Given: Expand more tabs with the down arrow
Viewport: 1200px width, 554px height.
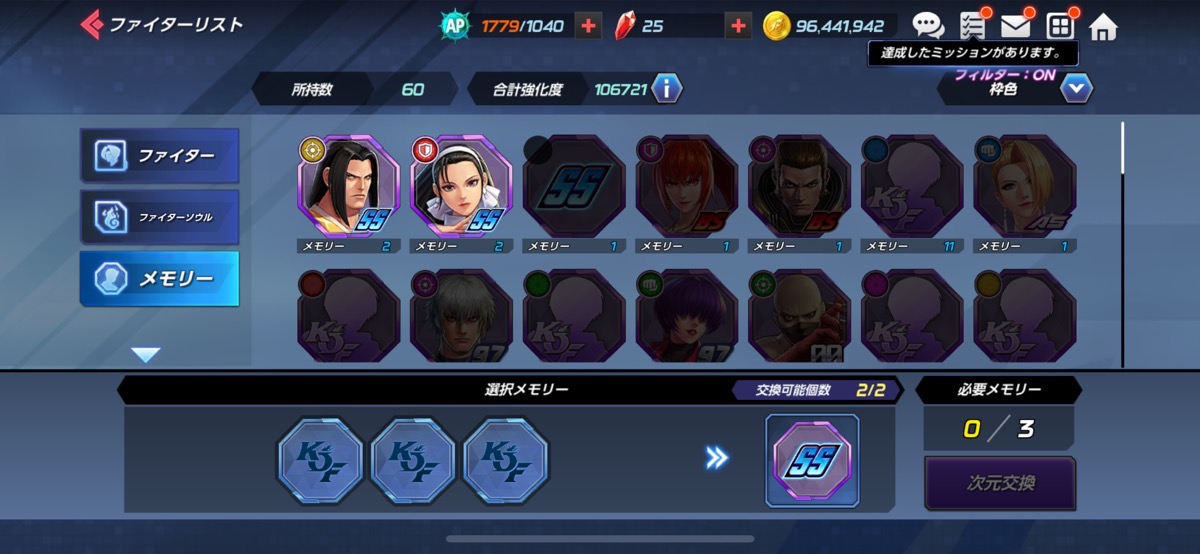Looking at the screenshot, I should click(146, 354).
